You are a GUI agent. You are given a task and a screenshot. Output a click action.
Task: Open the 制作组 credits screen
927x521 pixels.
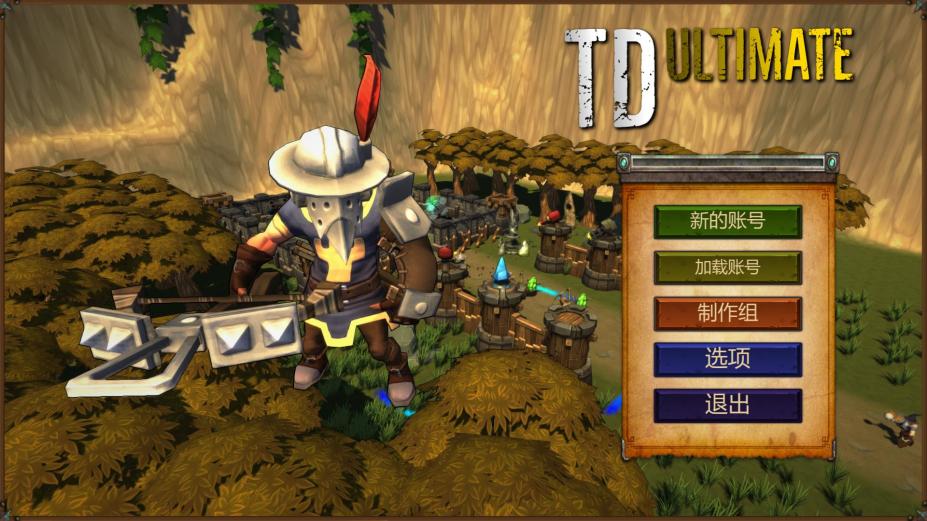pyautogui.click(x=727, y=313)
